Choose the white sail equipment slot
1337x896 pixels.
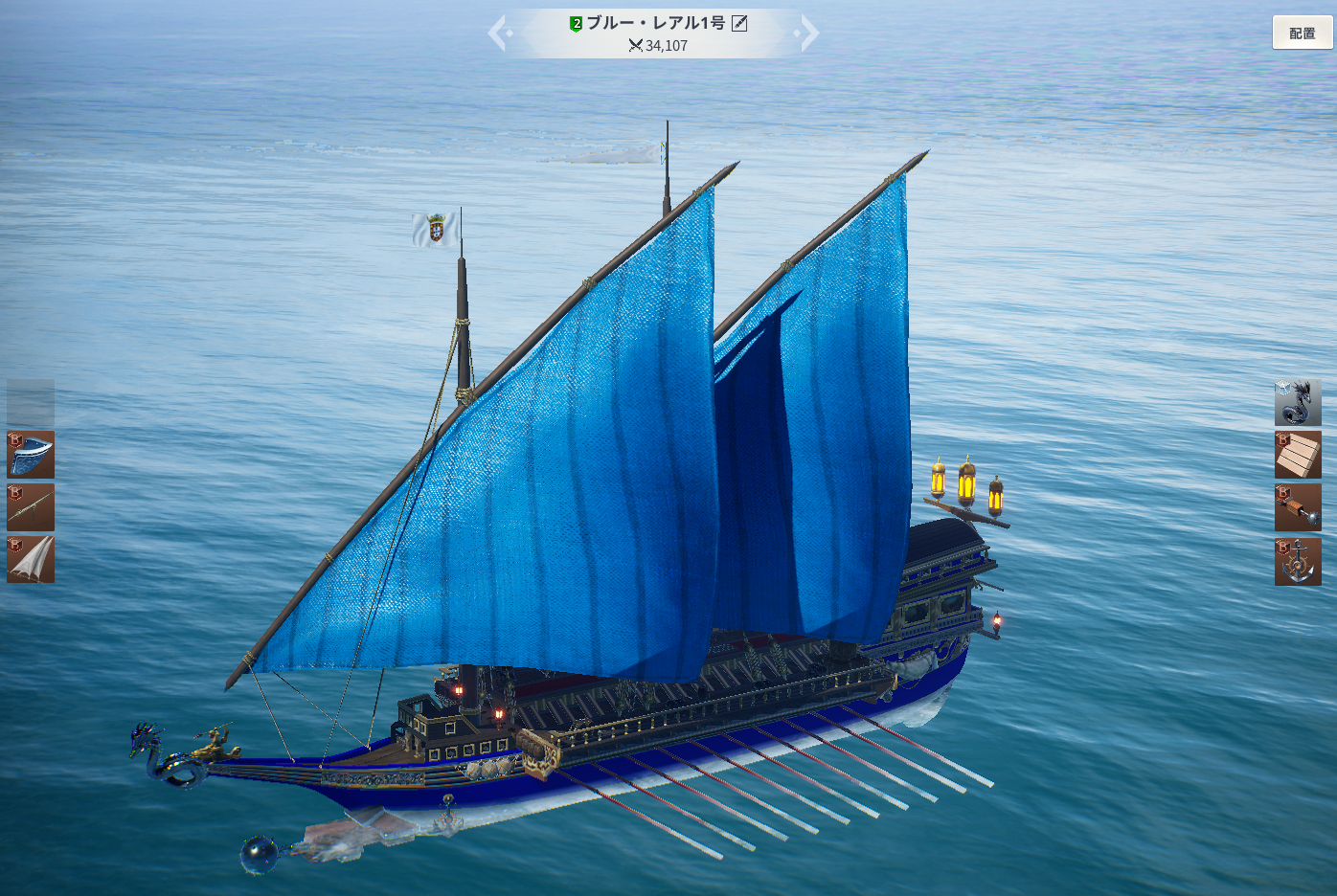tap(31, 560)
